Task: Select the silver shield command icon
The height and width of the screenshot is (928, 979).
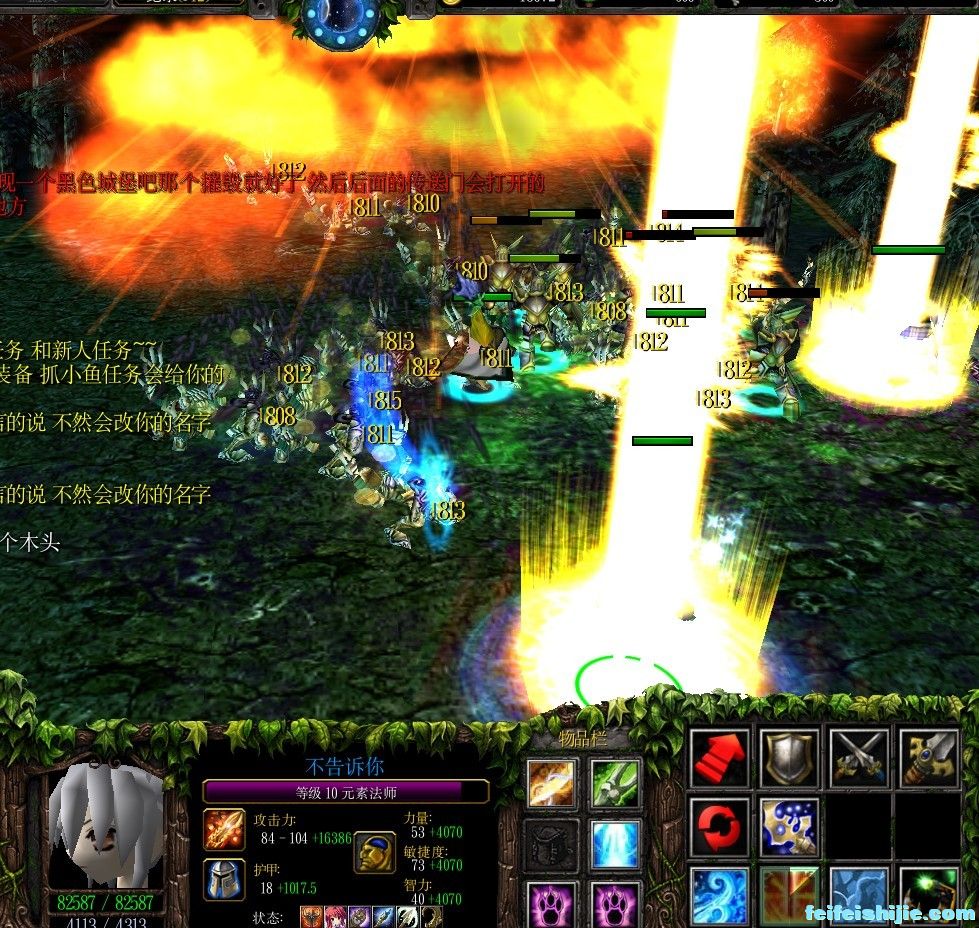Action: coord(789,759)
